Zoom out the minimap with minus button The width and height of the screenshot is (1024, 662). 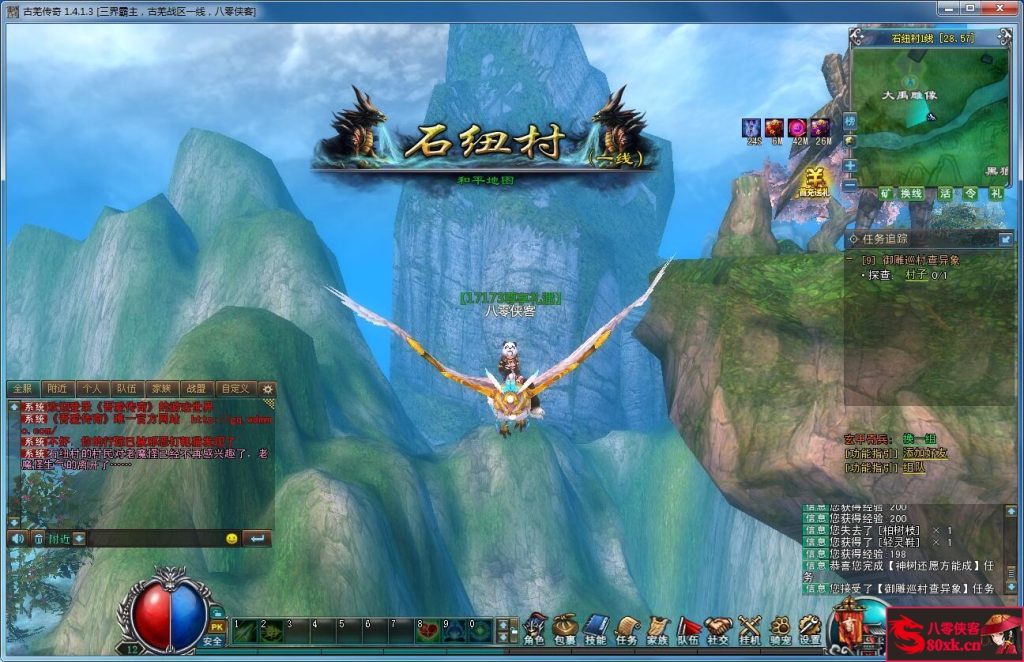850,185
